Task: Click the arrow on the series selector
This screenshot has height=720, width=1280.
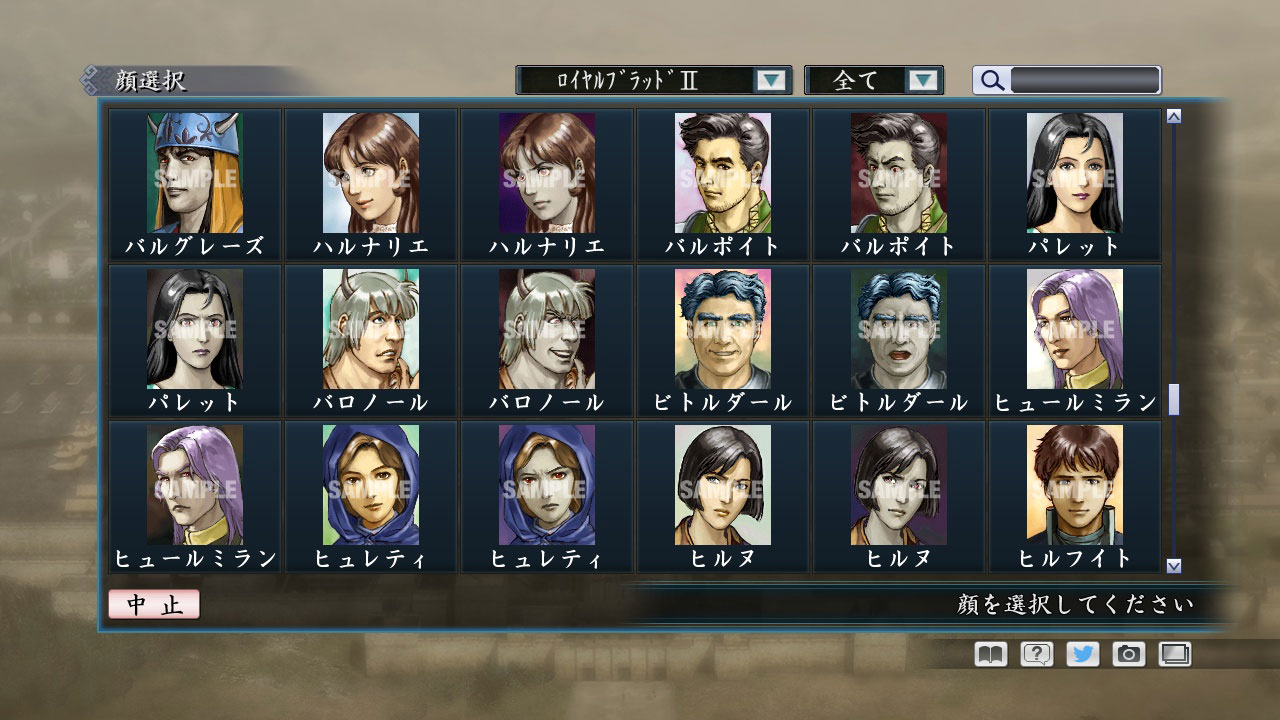Action: (x=769, y=79)
